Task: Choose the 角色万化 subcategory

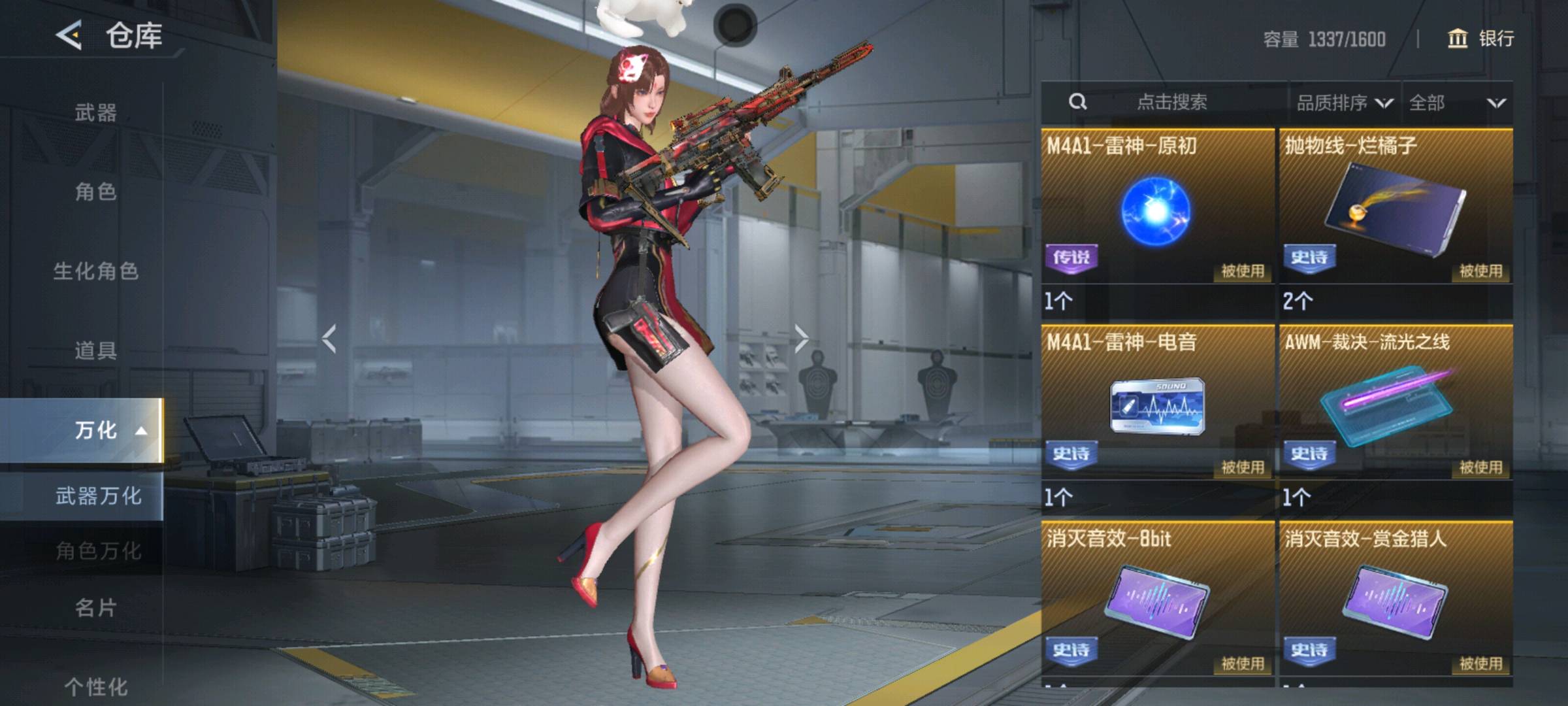Action: (x=98, y=551)
